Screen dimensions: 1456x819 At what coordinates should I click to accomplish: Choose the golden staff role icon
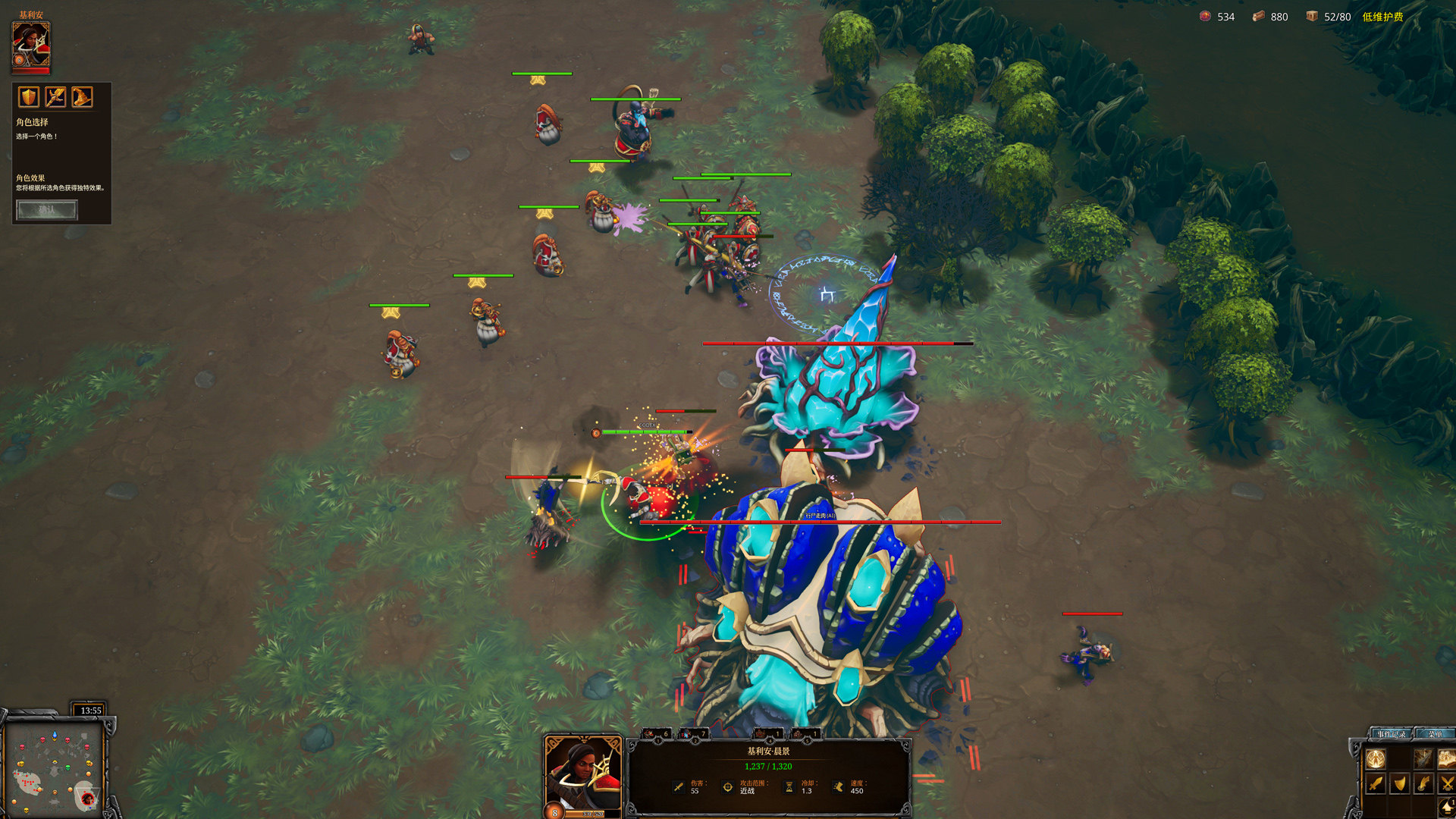point(55,97)
